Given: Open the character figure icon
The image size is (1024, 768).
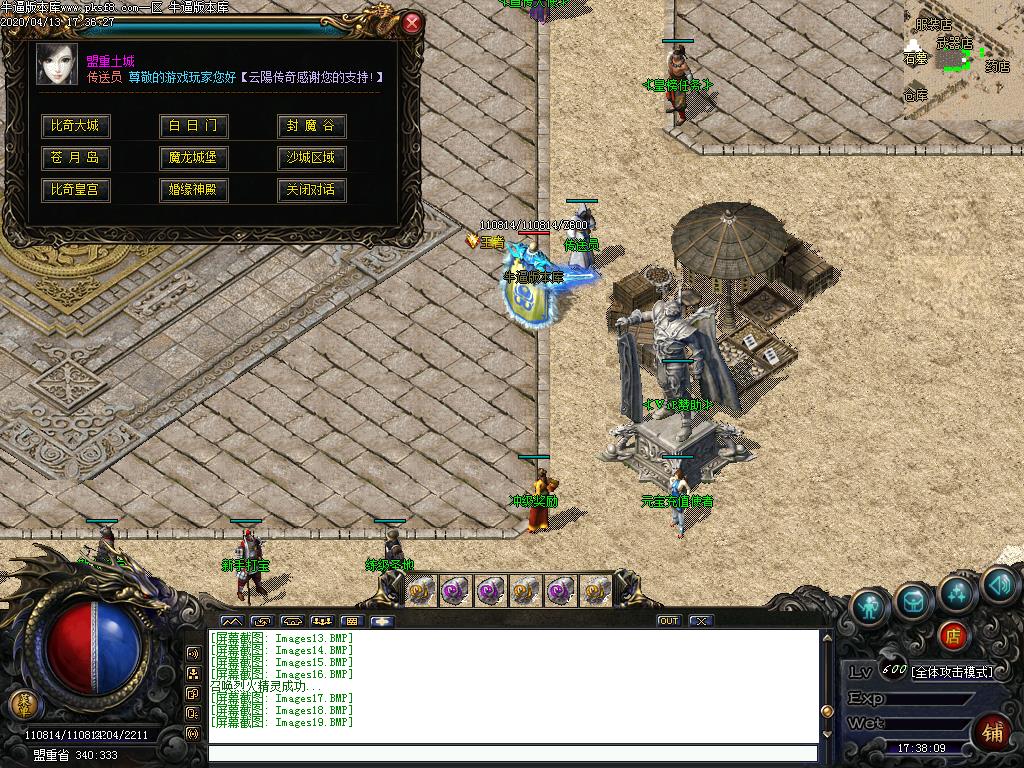Looking at the screenshot, I should [870, 606].
